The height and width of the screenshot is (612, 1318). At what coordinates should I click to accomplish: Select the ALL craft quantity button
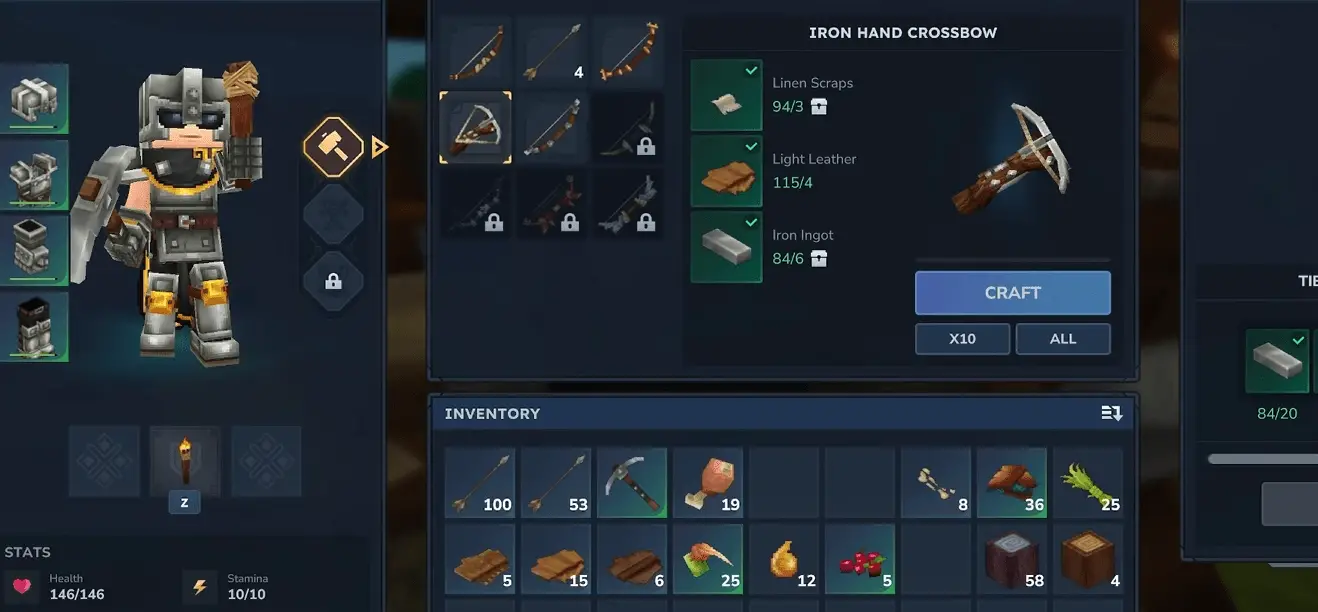point(1062,339)
